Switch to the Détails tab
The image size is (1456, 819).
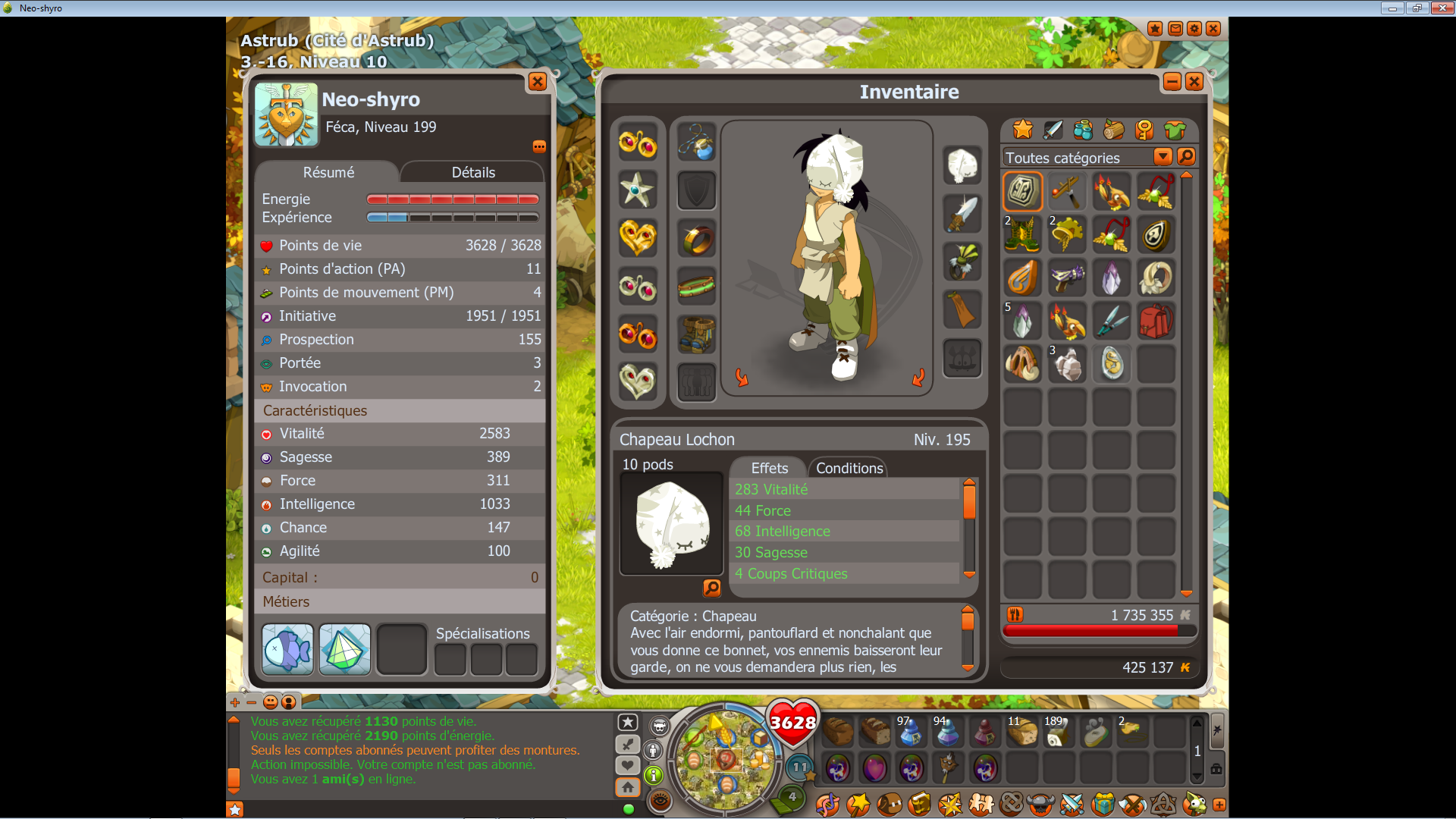(x=472, y=172)
